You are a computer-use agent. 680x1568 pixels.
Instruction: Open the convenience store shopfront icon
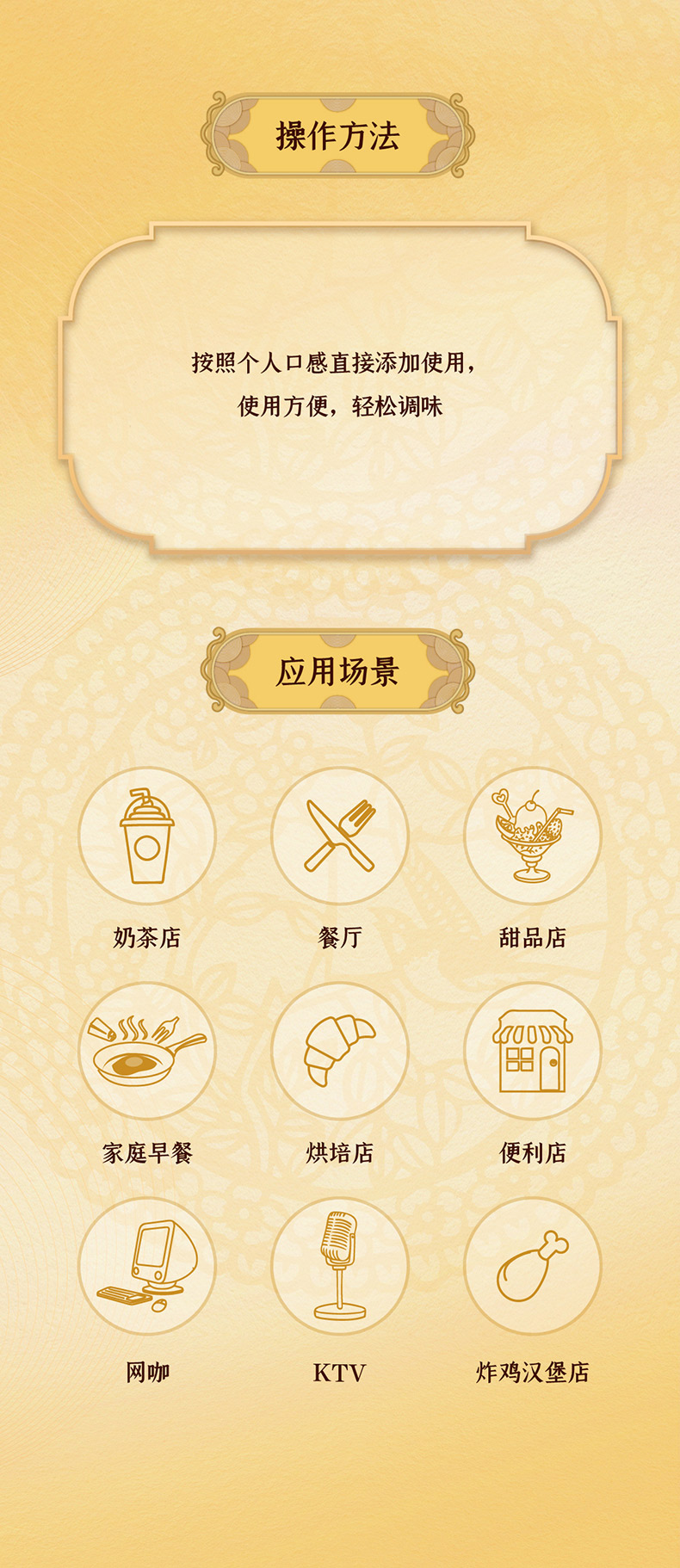(x=532, y=1051)
